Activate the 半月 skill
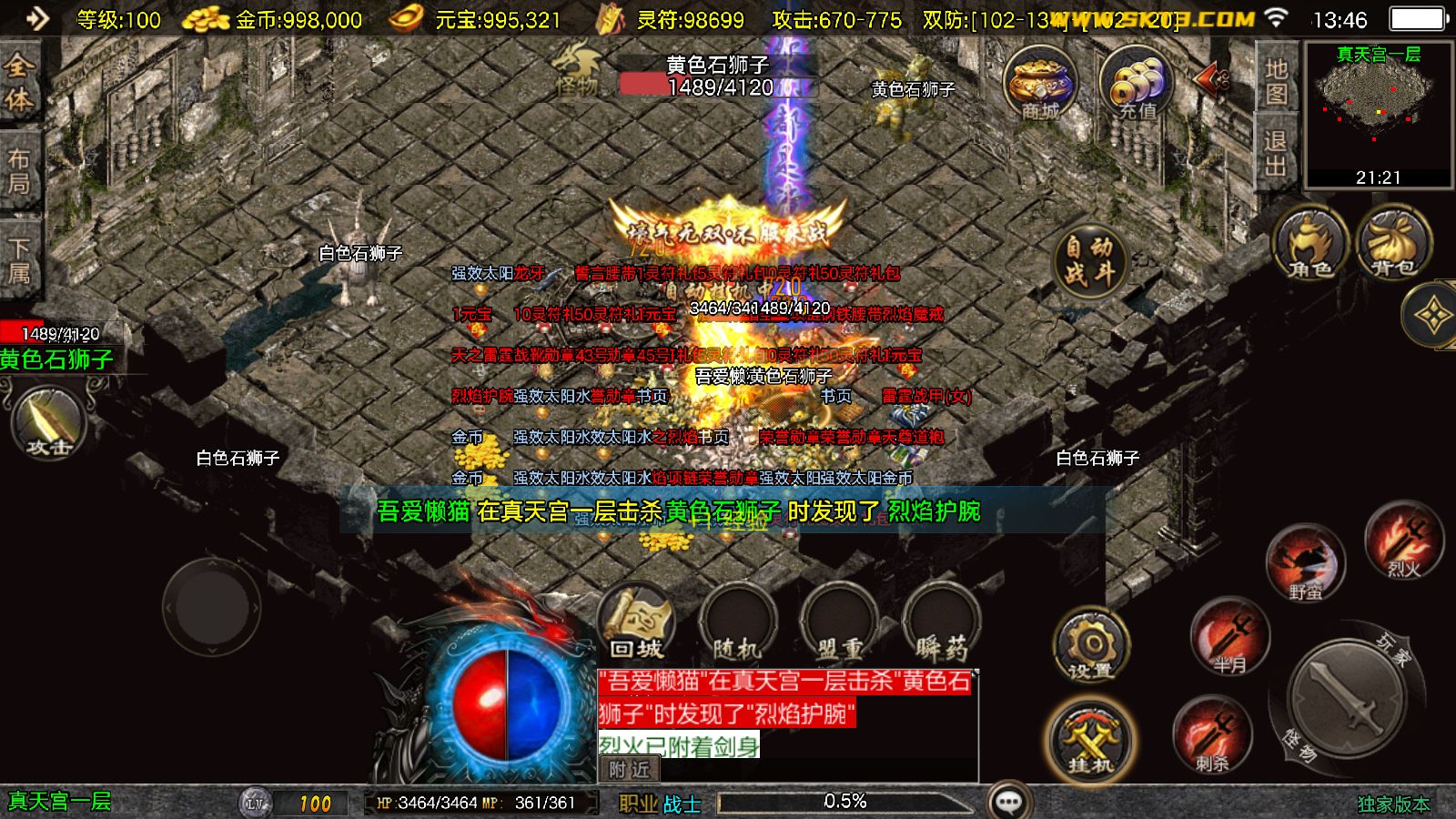Viewport: 1456px width, 819px height. (x=1229, y=637)
